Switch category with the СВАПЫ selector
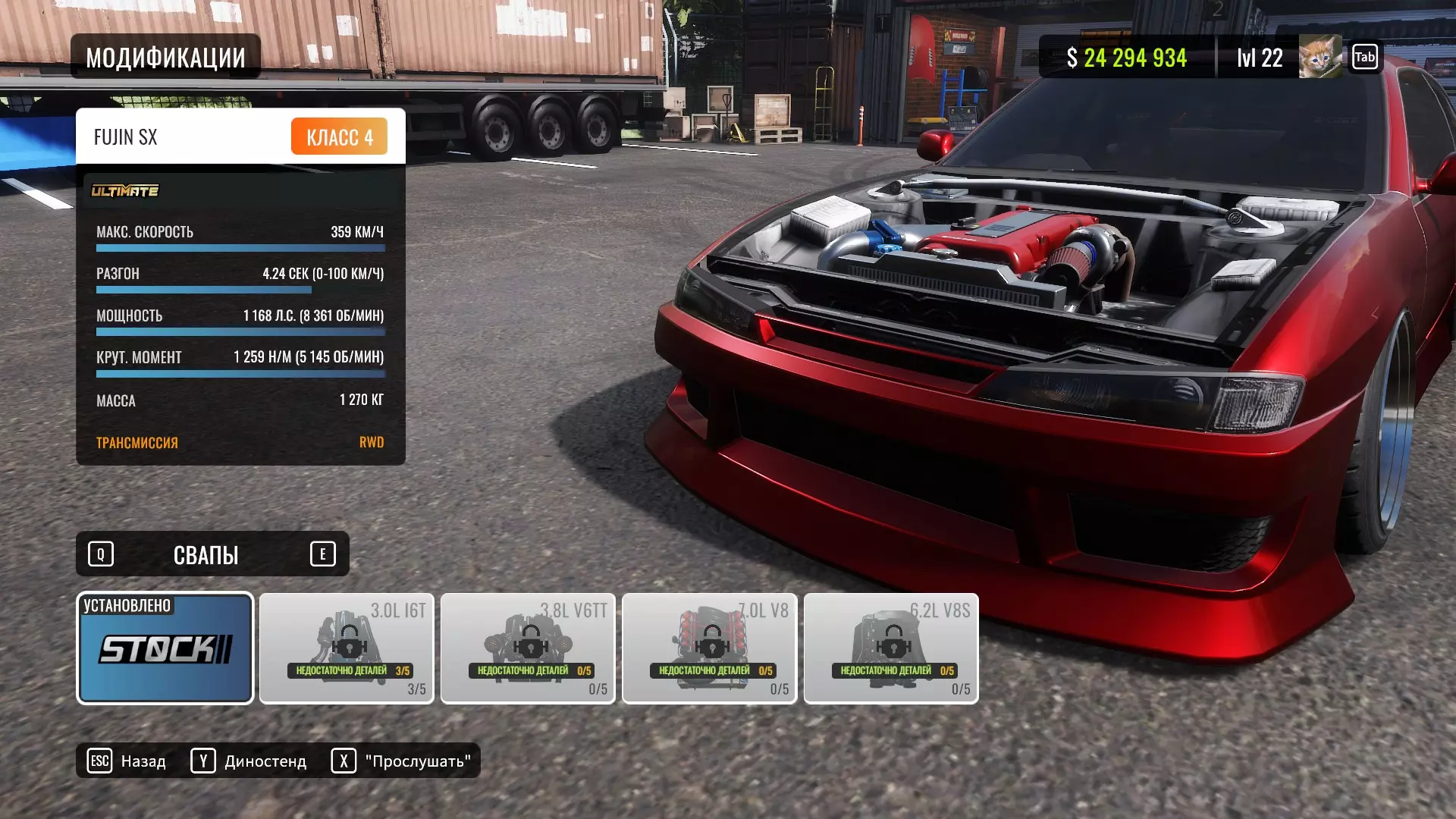The image size is (1456, 819). tap(206, 554)
